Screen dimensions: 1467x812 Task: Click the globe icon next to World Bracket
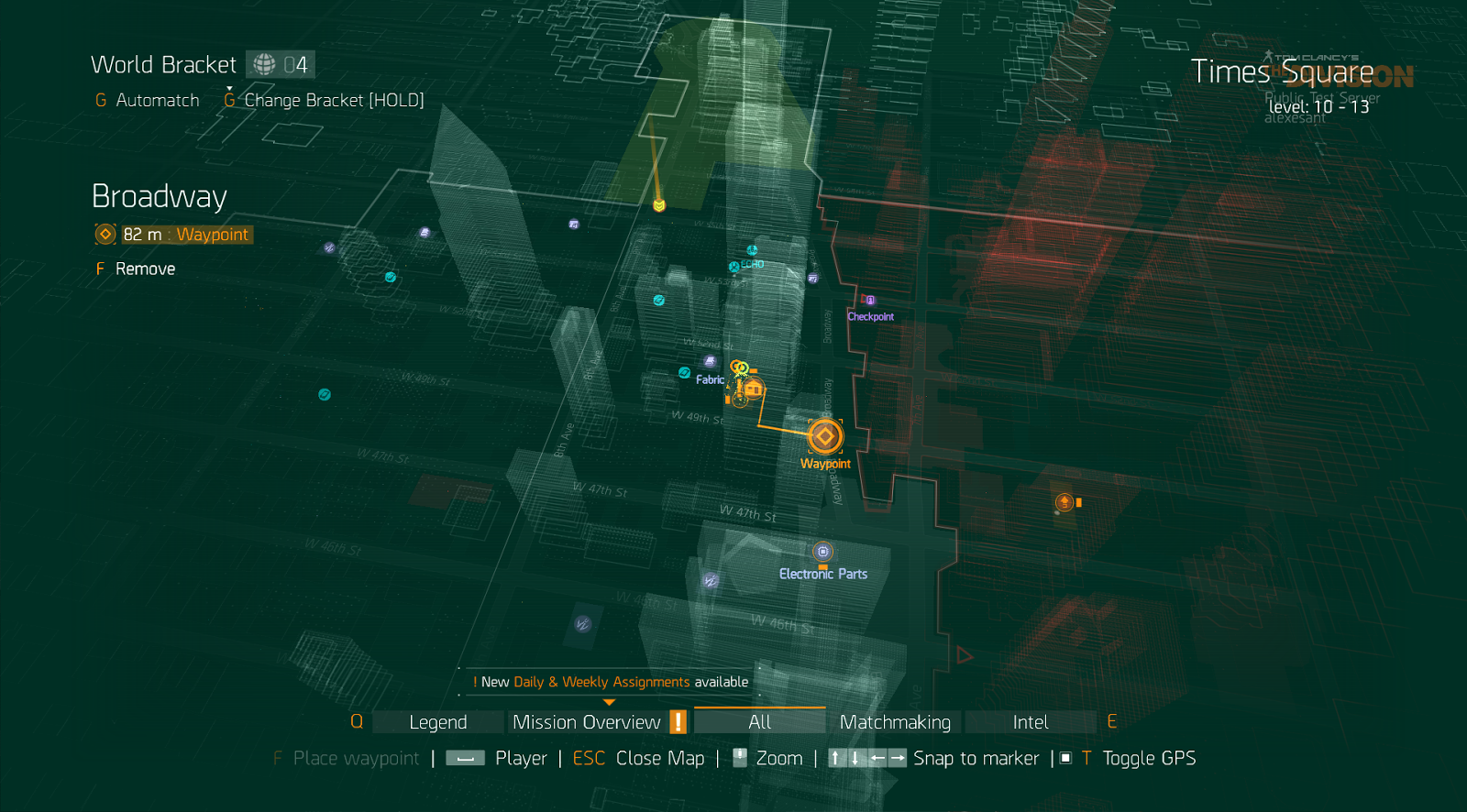pyautogui.click(x=264, y=64)
